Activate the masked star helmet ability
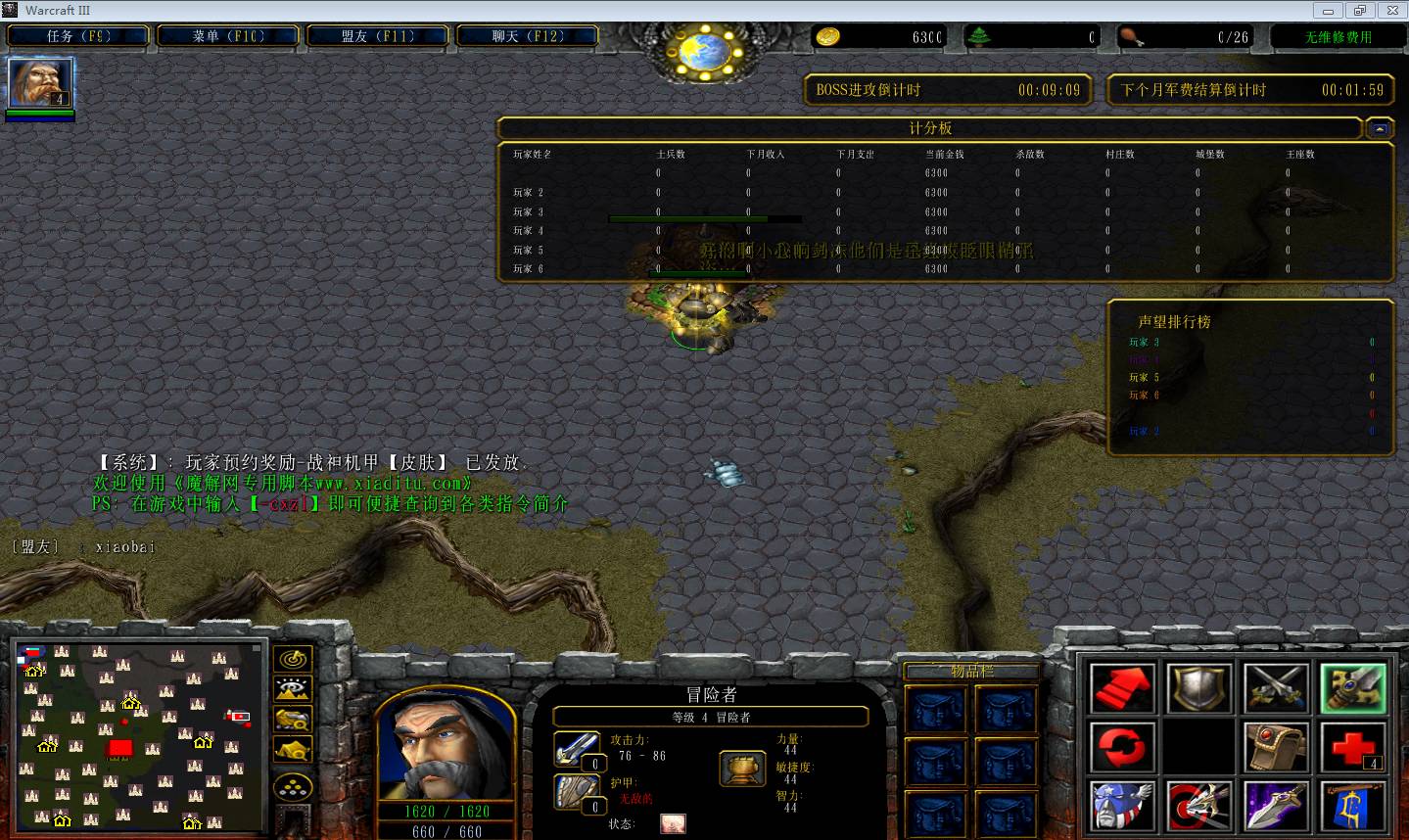Viewport: 1409px width, 840px height. [1122, 807]
